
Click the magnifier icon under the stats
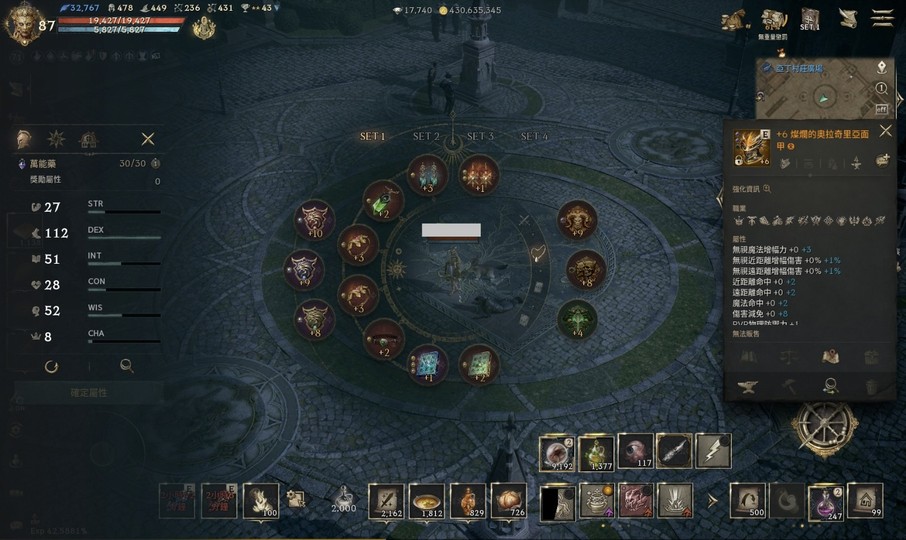pos(127,366)
